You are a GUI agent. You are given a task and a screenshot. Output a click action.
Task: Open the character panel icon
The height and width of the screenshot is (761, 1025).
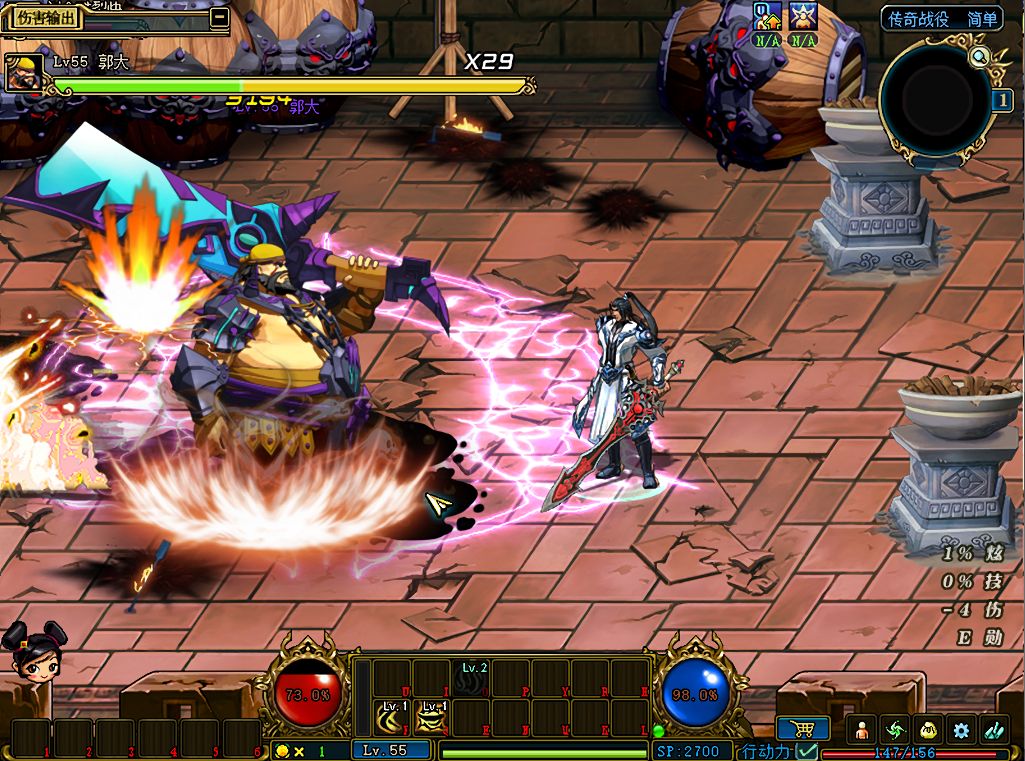coord(863,730)
